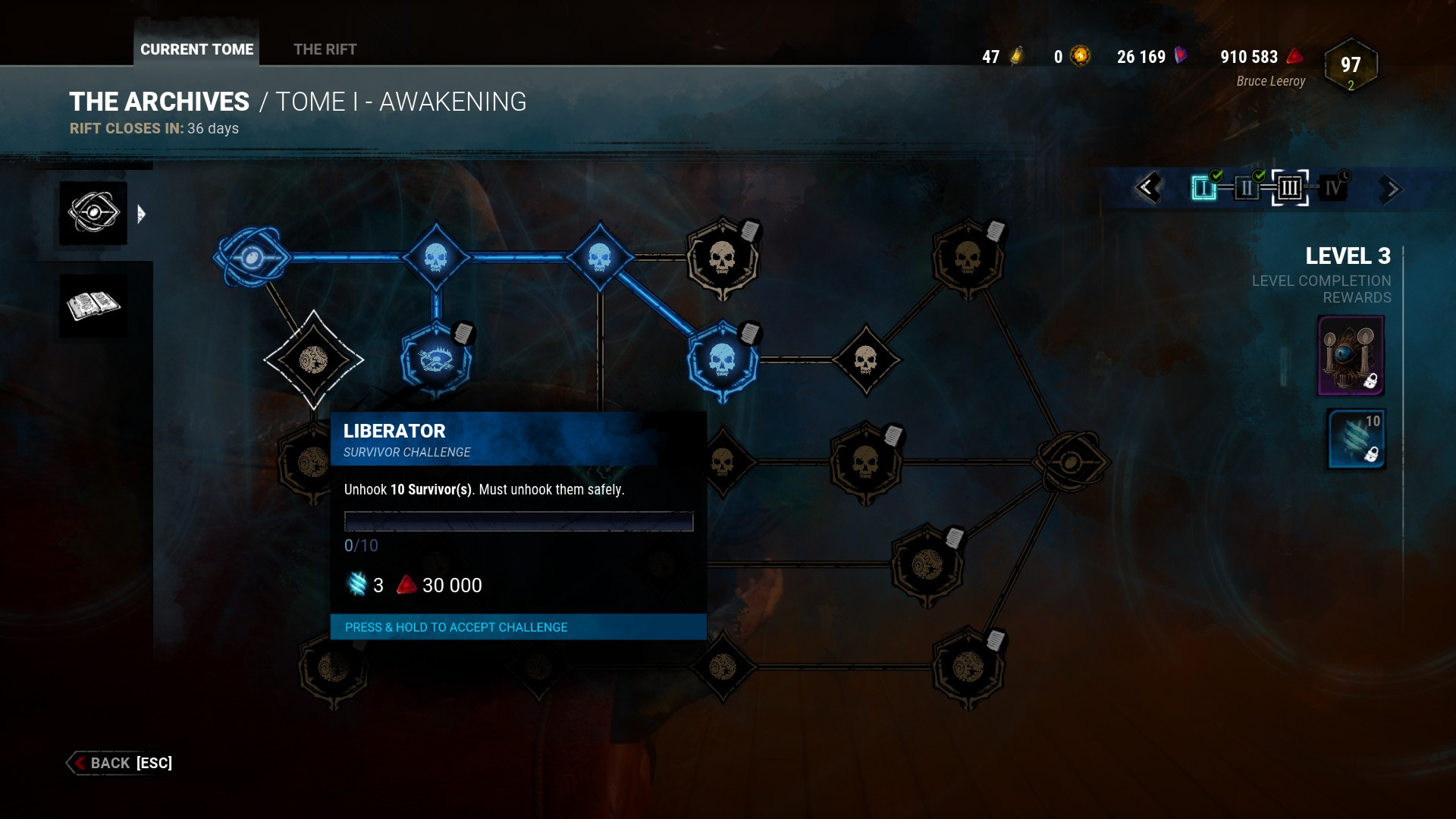Go to the previous tome level arrow
The width and height of the screenshot is (1456, 819).
click(1147, 188)
